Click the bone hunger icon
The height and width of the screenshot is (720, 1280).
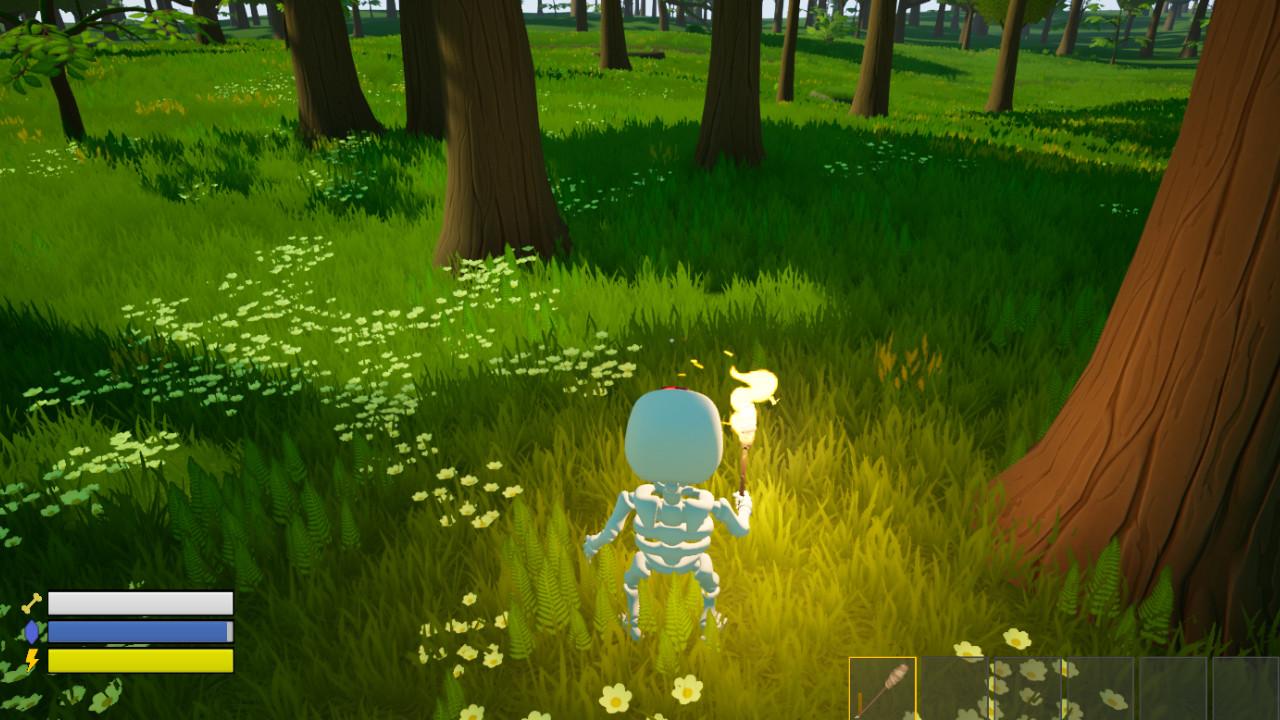[x=30, y=601]
